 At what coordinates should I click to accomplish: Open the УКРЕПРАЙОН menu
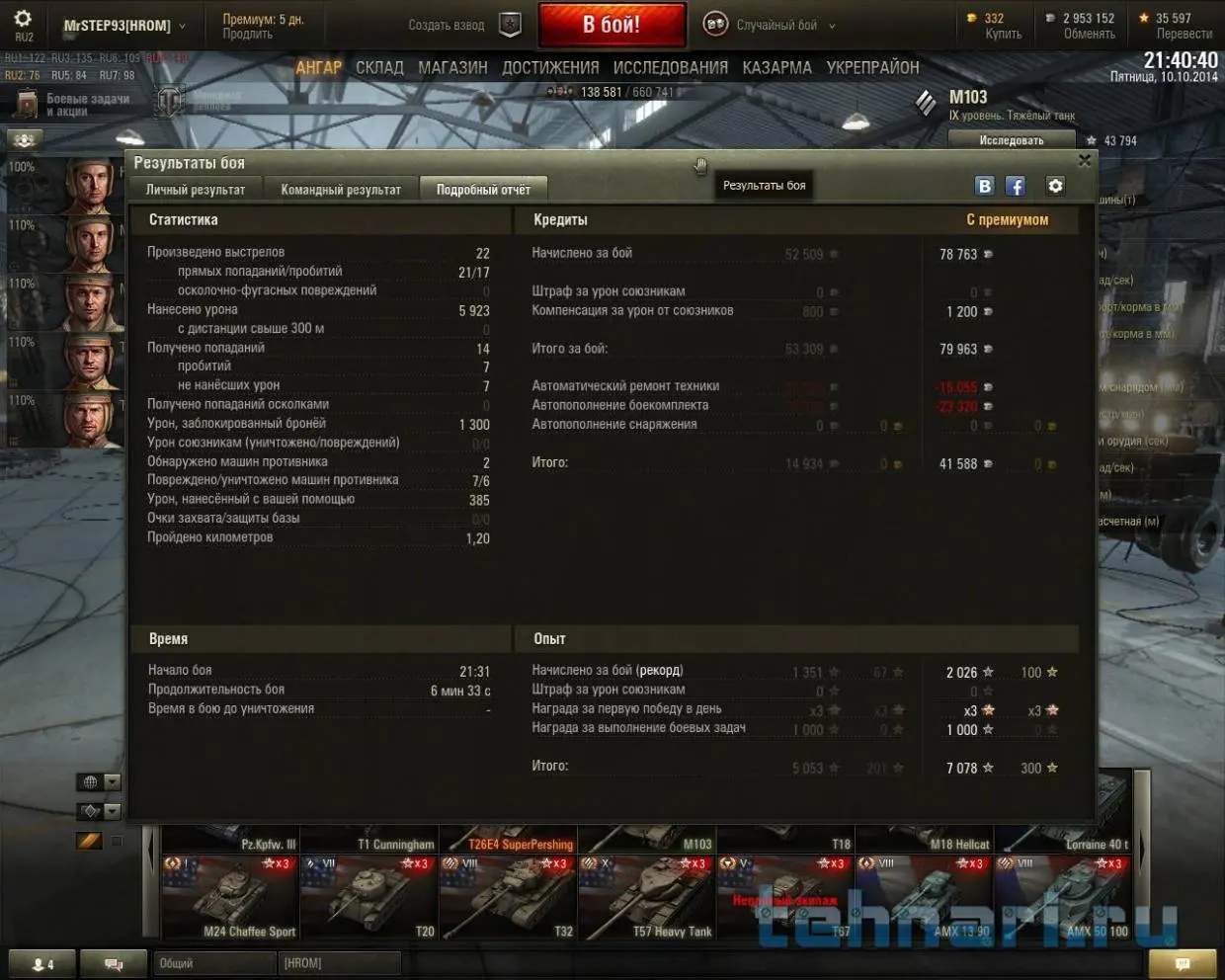[872, 68]
